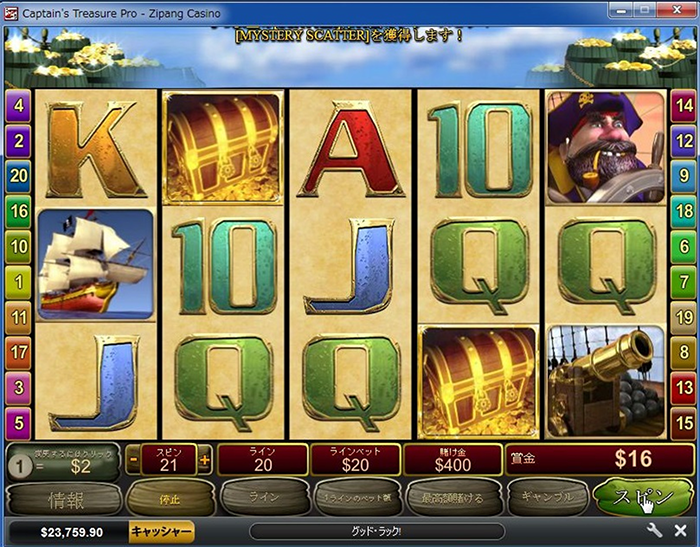This screenshot has height=547, width=700.
Task: Select payline marker number 15
Action: pos(684,420)
